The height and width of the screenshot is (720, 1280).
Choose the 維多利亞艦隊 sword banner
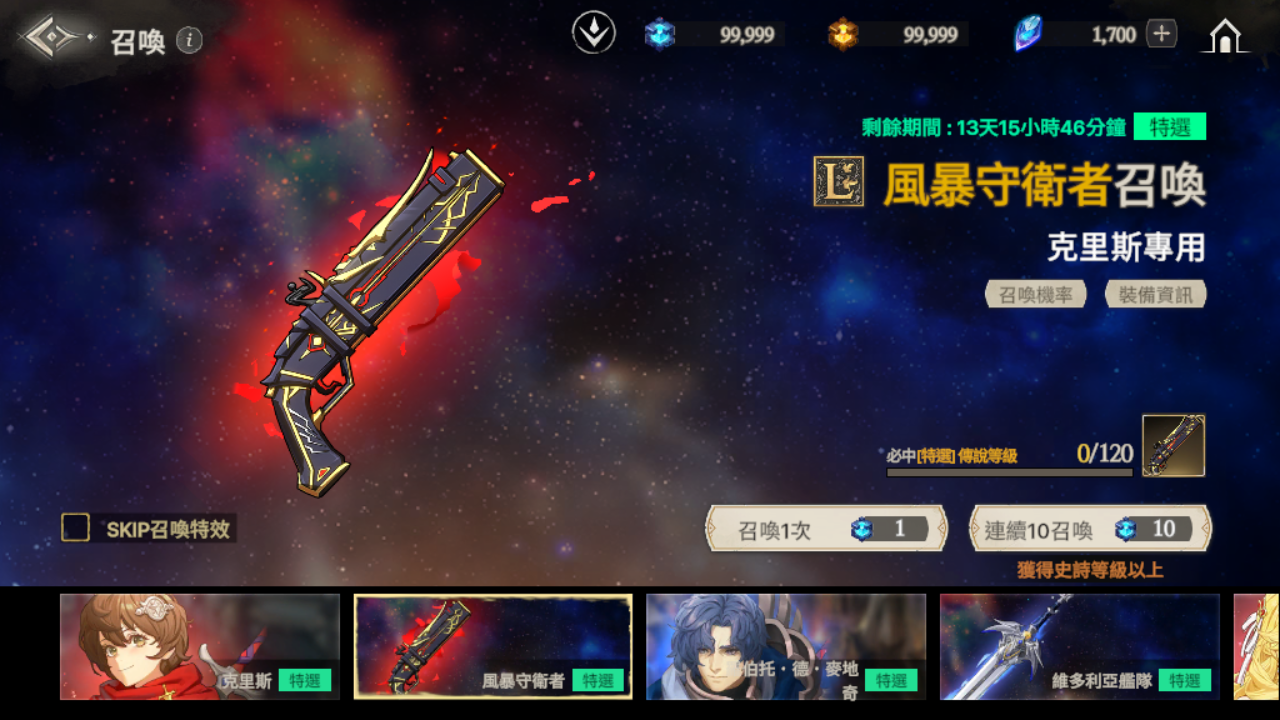click(x=1079, y=646)
